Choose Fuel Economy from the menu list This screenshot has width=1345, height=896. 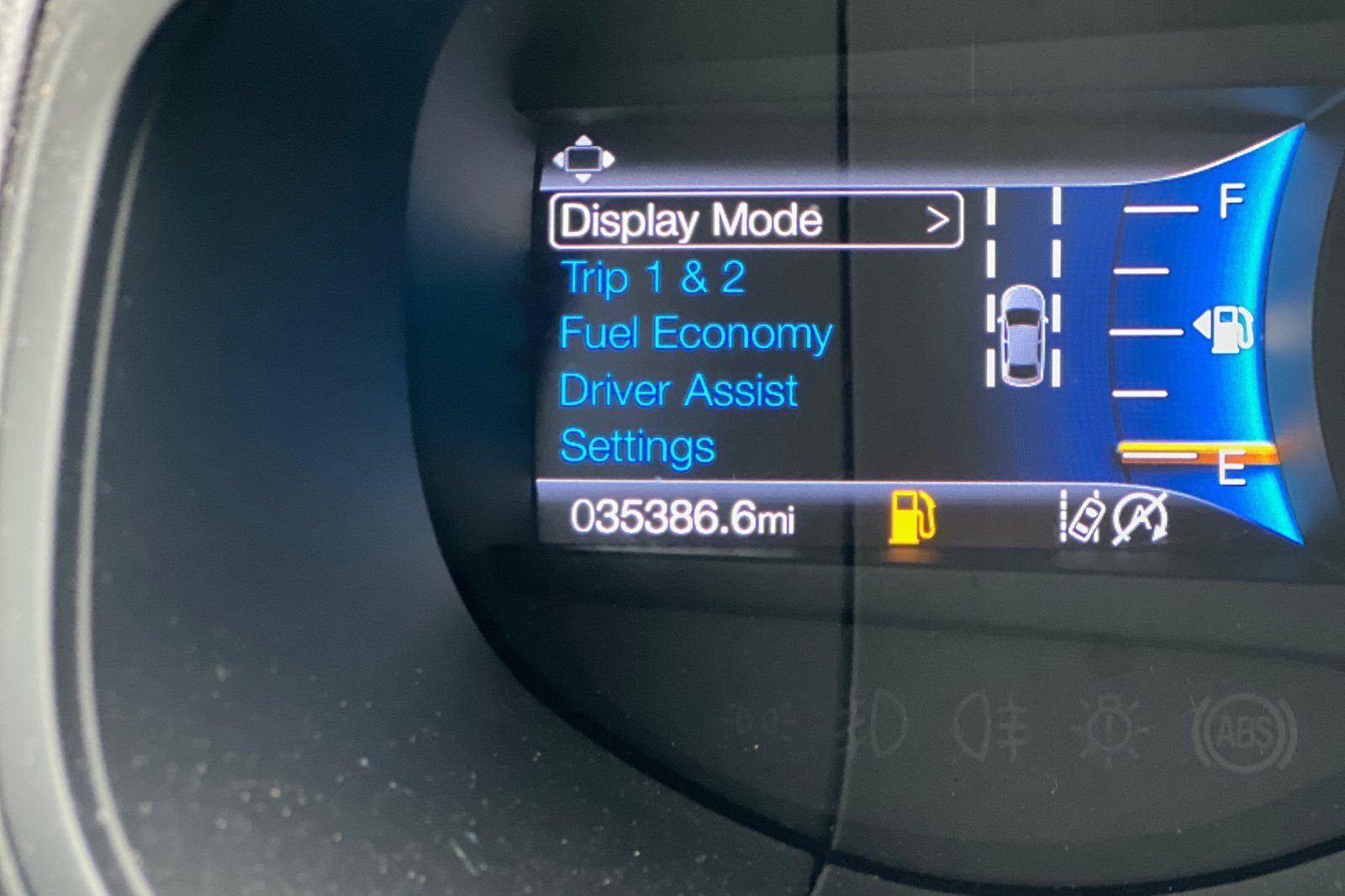pos(698,333)
